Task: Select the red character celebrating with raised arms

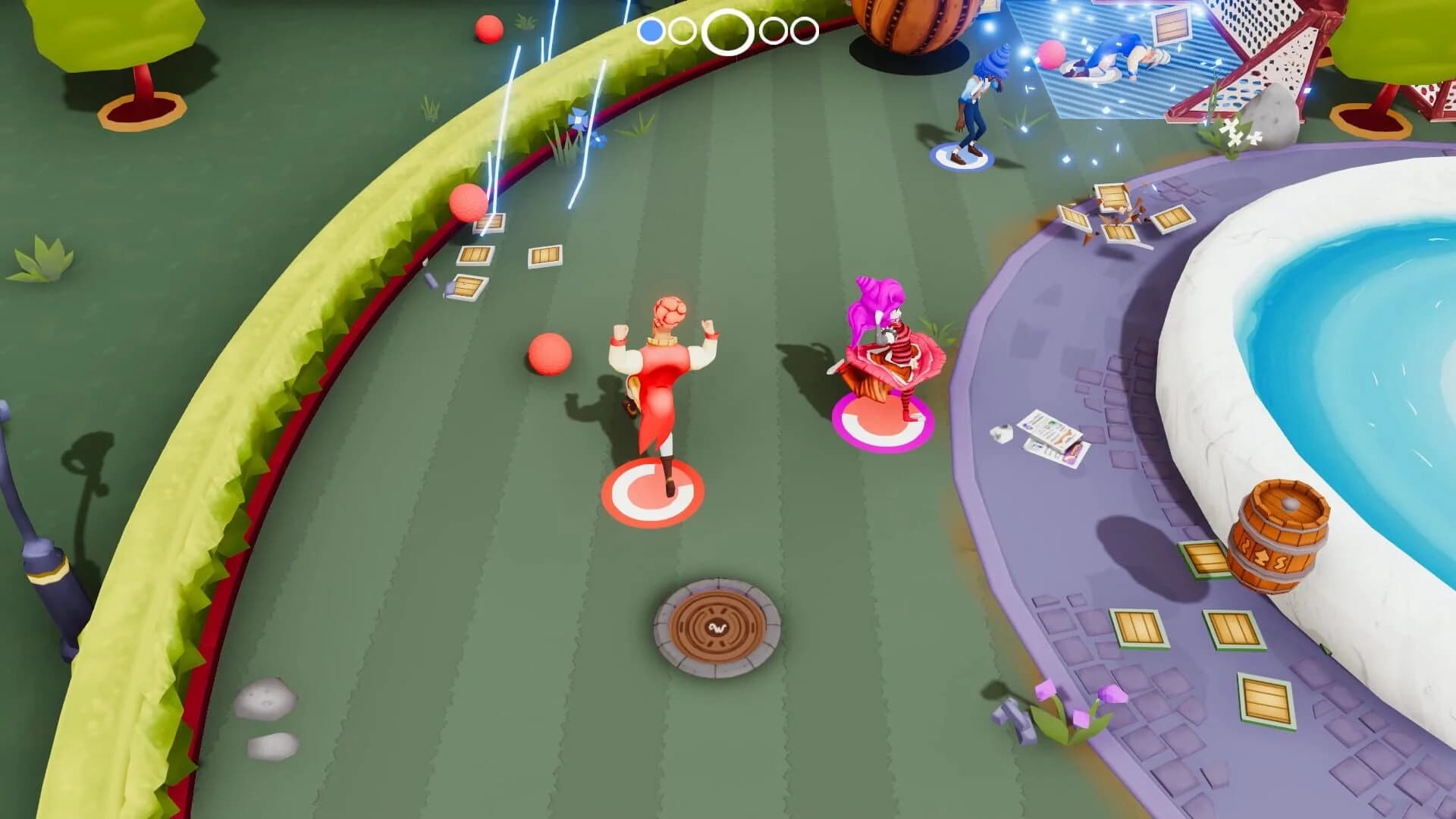Action: (663, 372)
